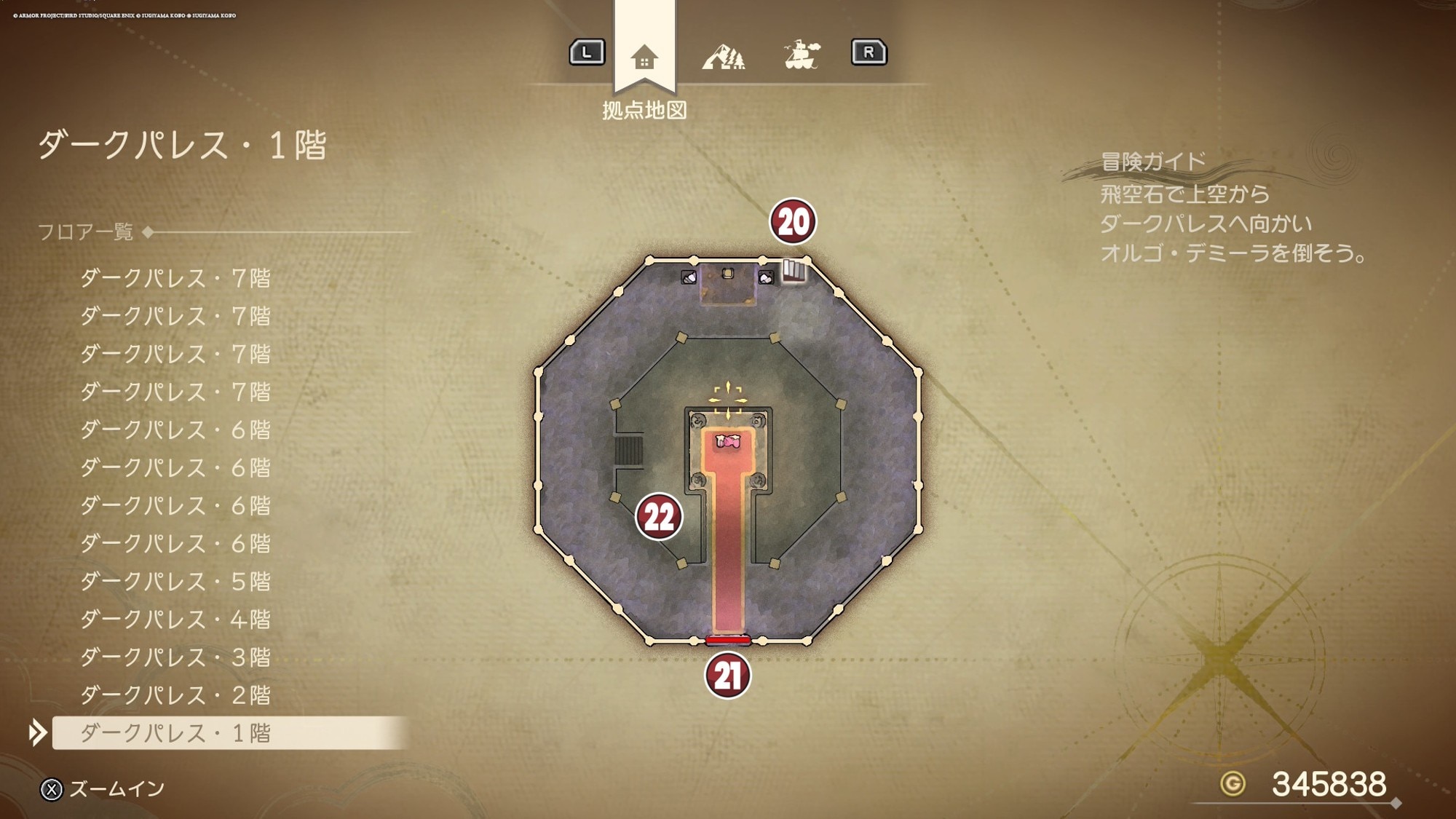Screen dimensions: 1456x819
Task: Select ダークパレス・5階 in floor list
Action: click(175, 582)
